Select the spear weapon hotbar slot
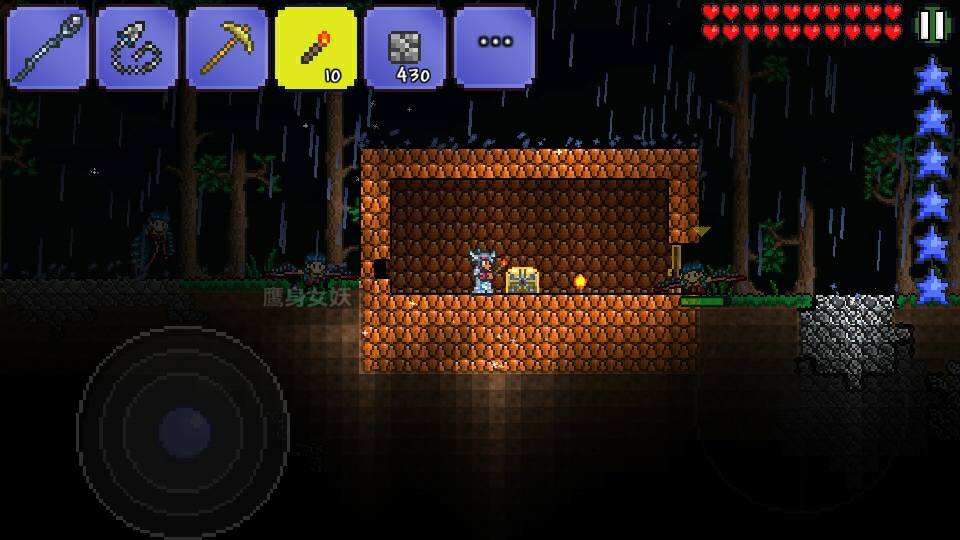The width and height of the screenshot is (960, 540). tap(47, 47)
